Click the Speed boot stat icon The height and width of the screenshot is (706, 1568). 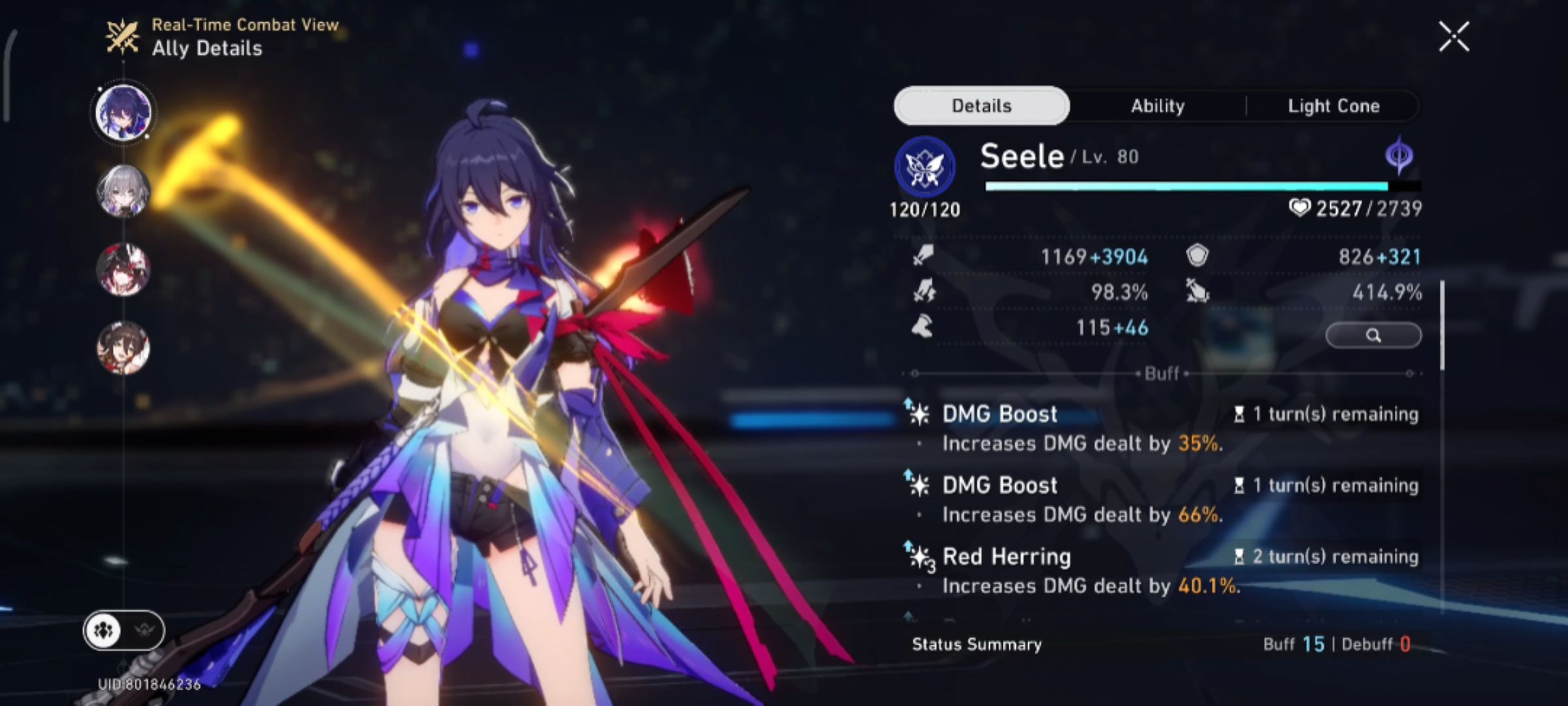pos(921,328)
